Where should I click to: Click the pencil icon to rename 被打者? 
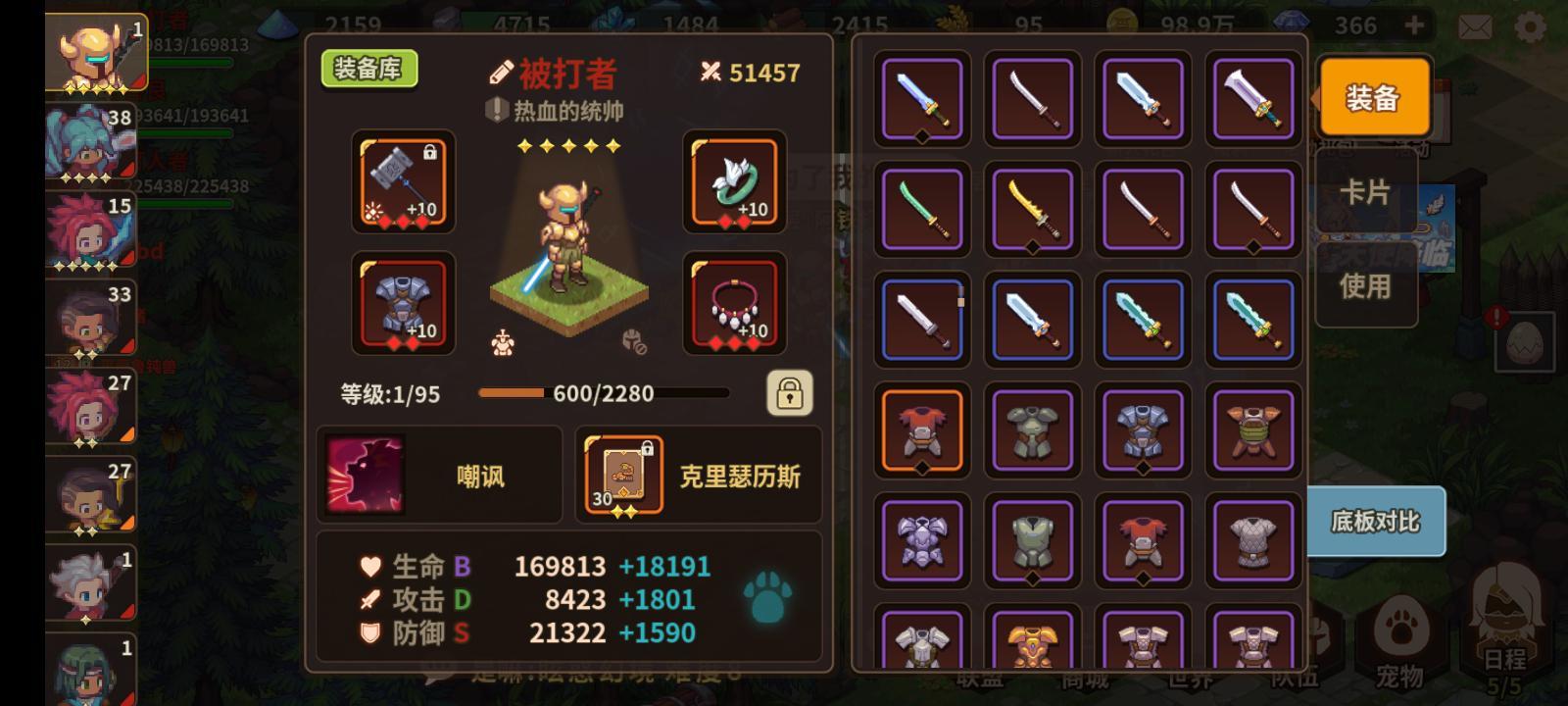[x=502, y=71]
